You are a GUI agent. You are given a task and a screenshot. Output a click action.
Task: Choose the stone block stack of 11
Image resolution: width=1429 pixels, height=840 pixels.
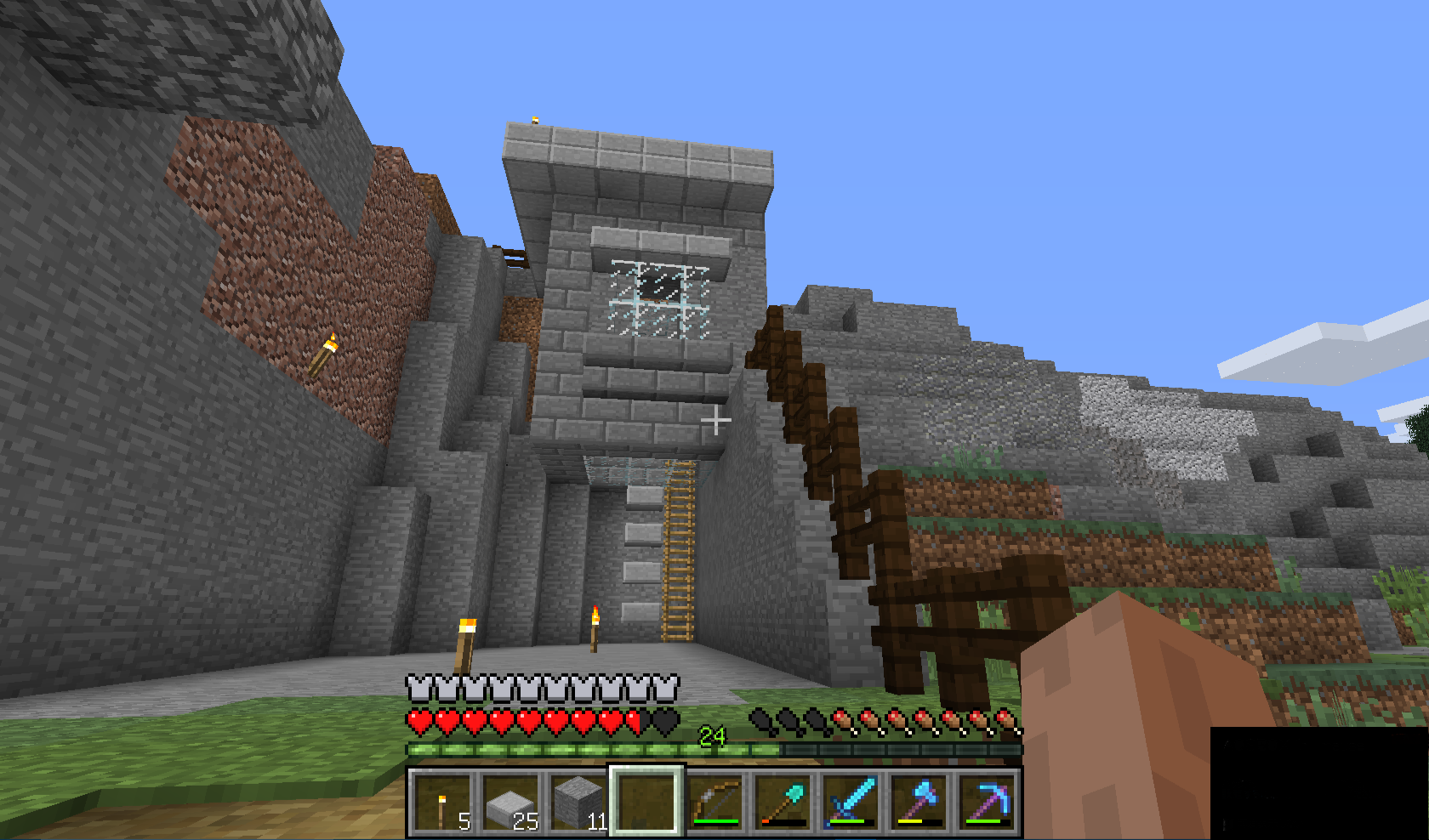tap(578, 803)
